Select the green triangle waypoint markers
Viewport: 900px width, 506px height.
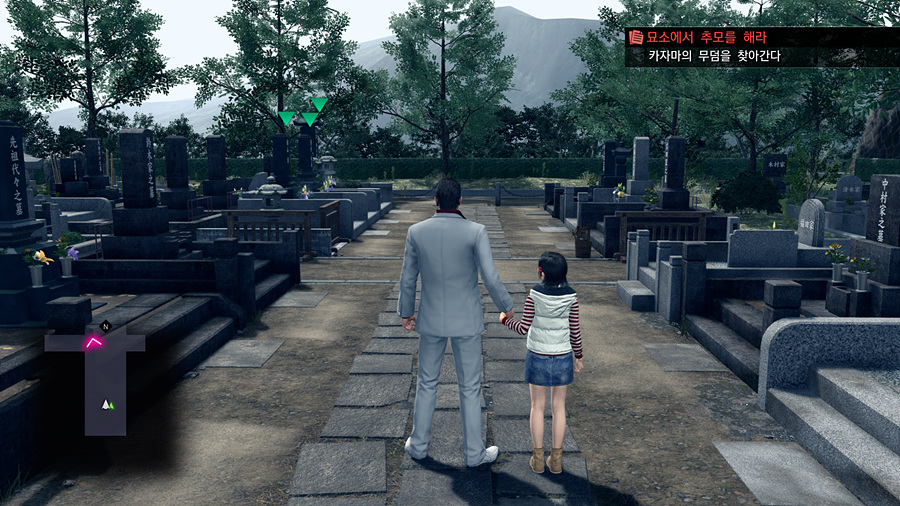click(x=304, y=113)
